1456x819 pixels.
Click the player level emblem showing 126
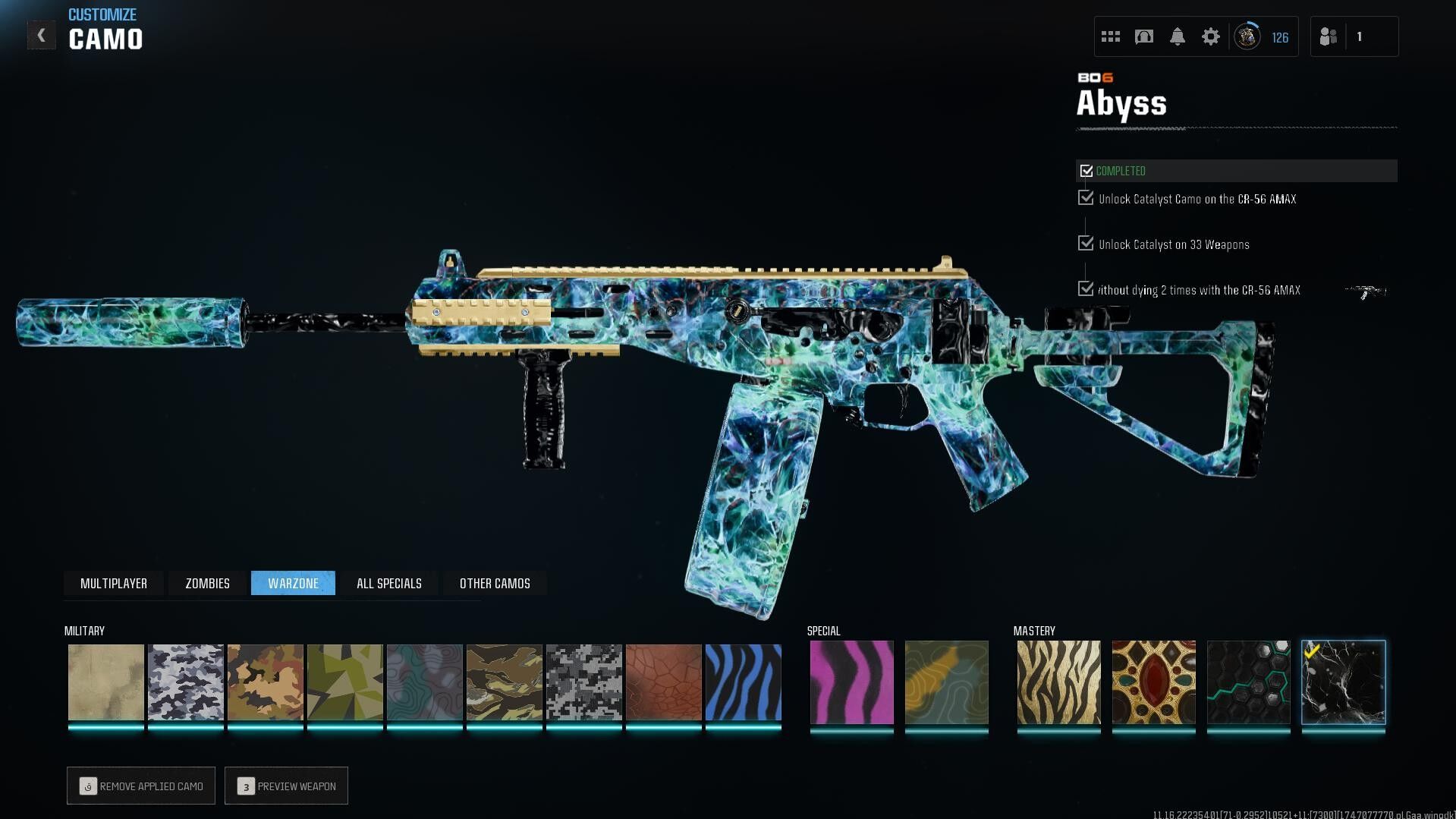1247,36
